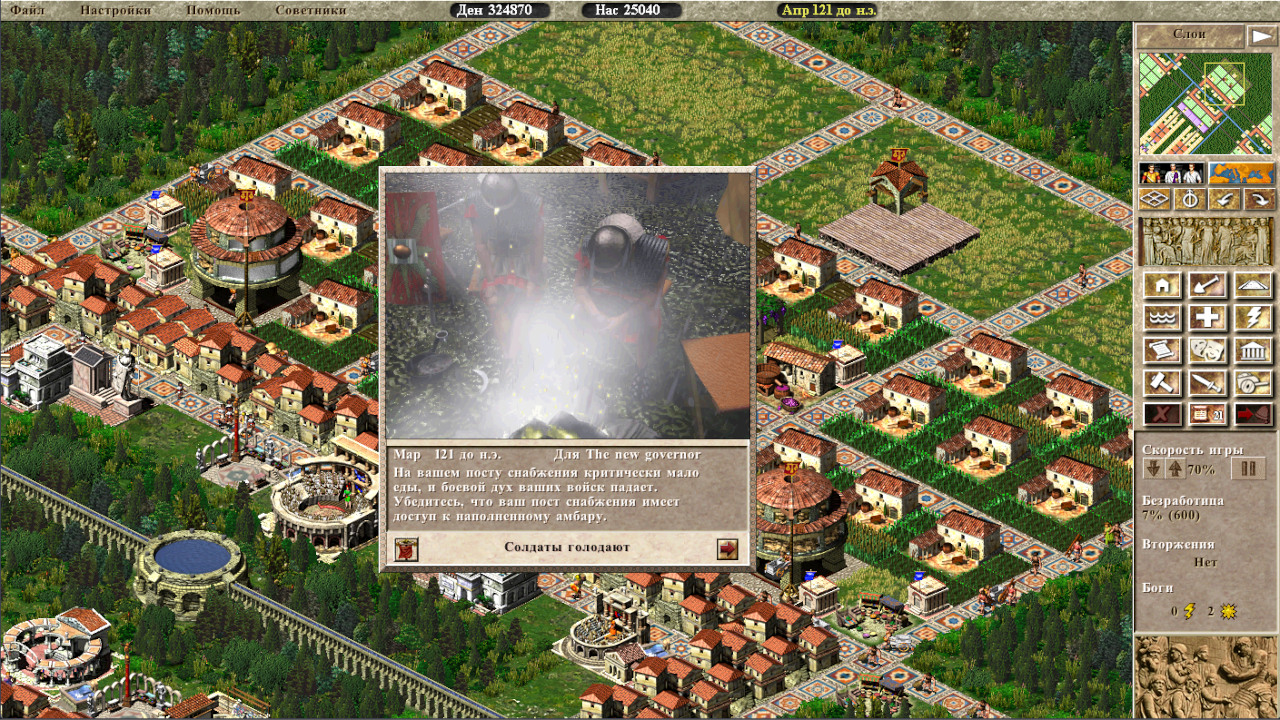Open the water structures build menu
The width and height of the screenshot is (1280, 720).
pos(1161,318)
